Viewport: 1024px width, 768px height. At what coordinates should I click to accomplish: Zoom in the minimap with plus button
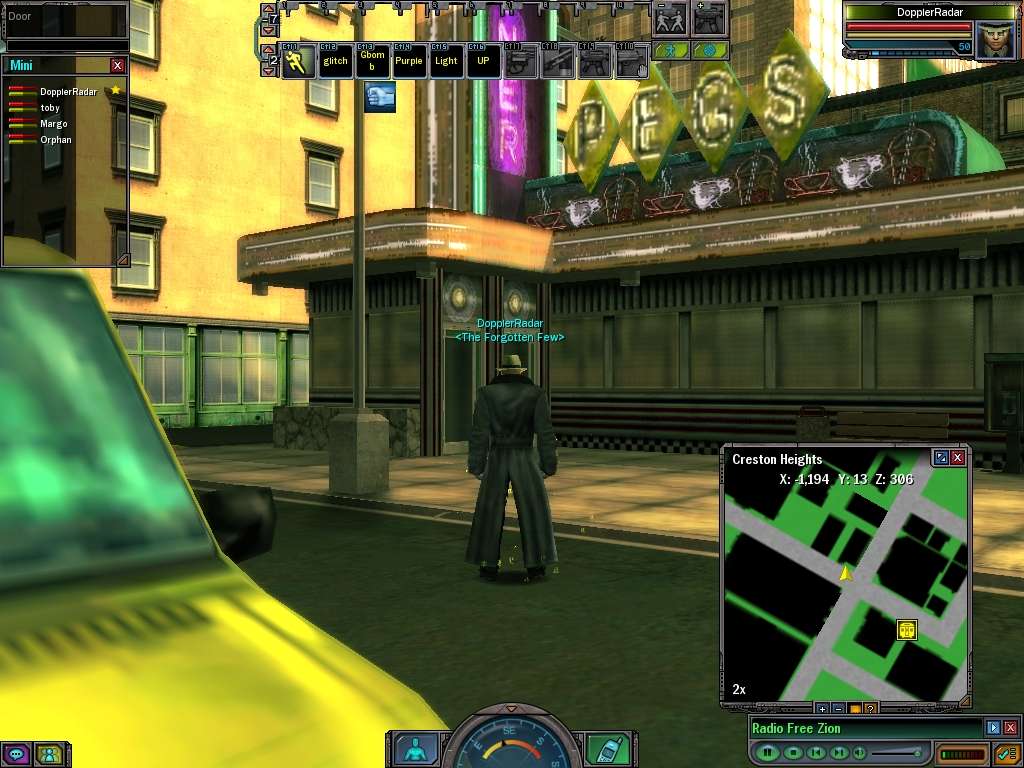point(822,709)
